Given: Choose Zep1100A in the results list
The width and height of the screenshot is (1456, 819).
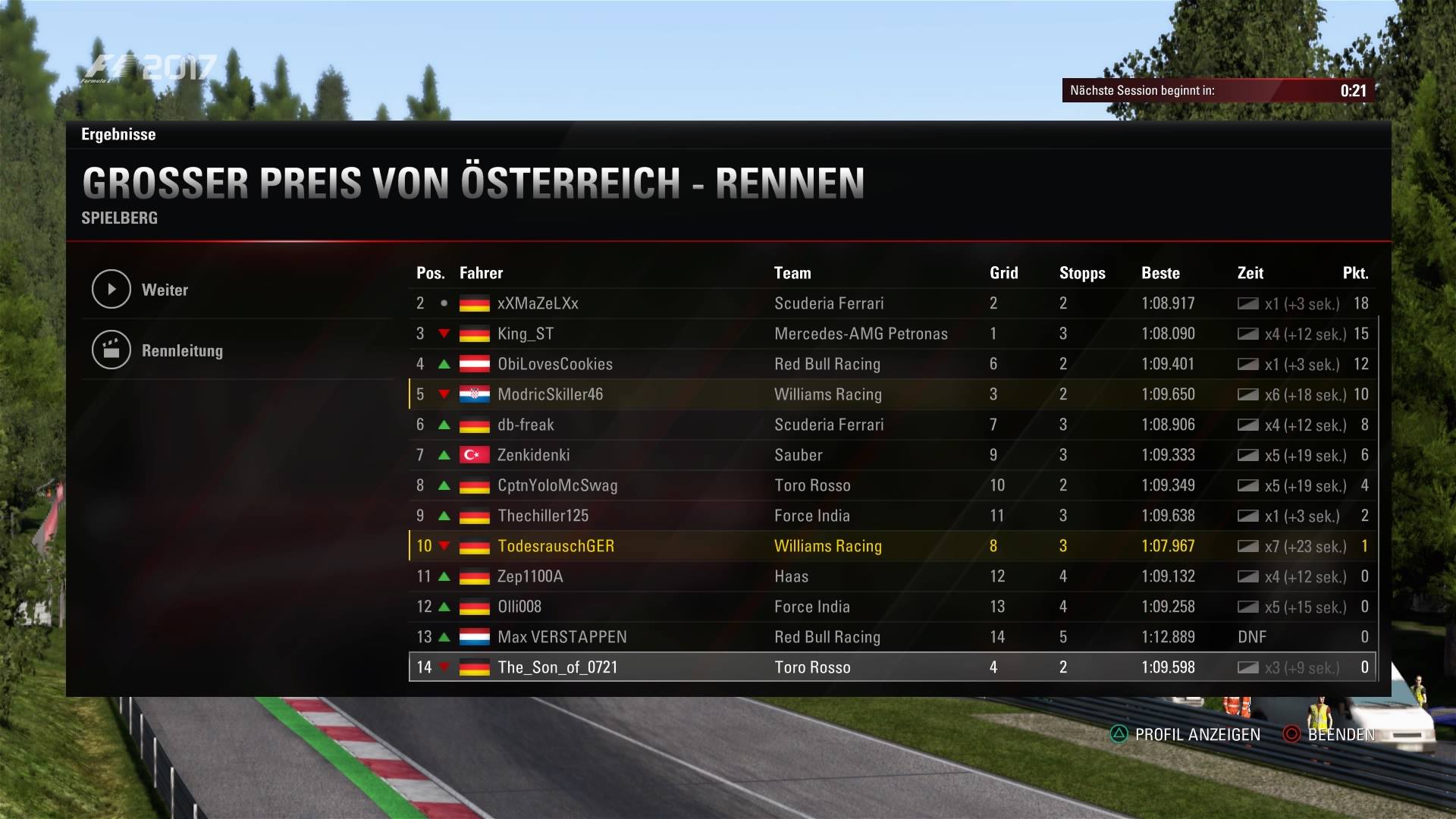Looking at the screenshot, I should pyautogui.click(x=530, y=576).
